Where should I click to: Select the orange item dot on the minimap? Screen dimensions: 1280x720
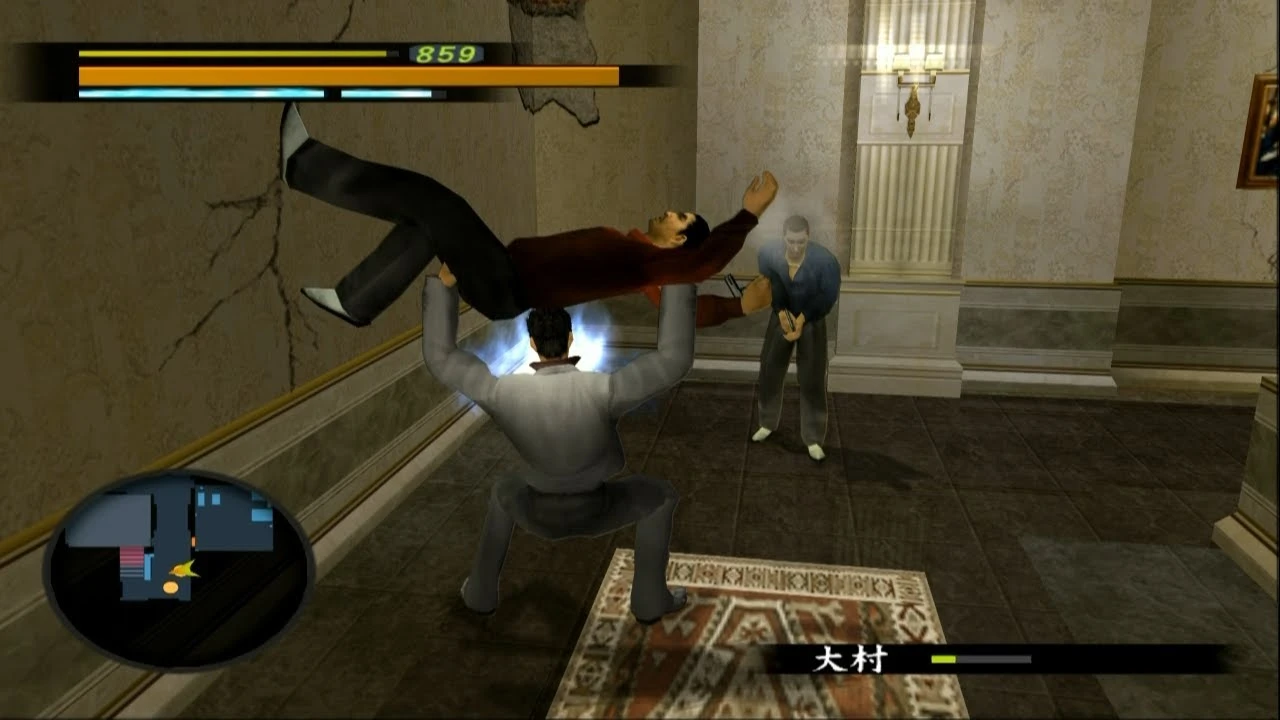point(170,587)
